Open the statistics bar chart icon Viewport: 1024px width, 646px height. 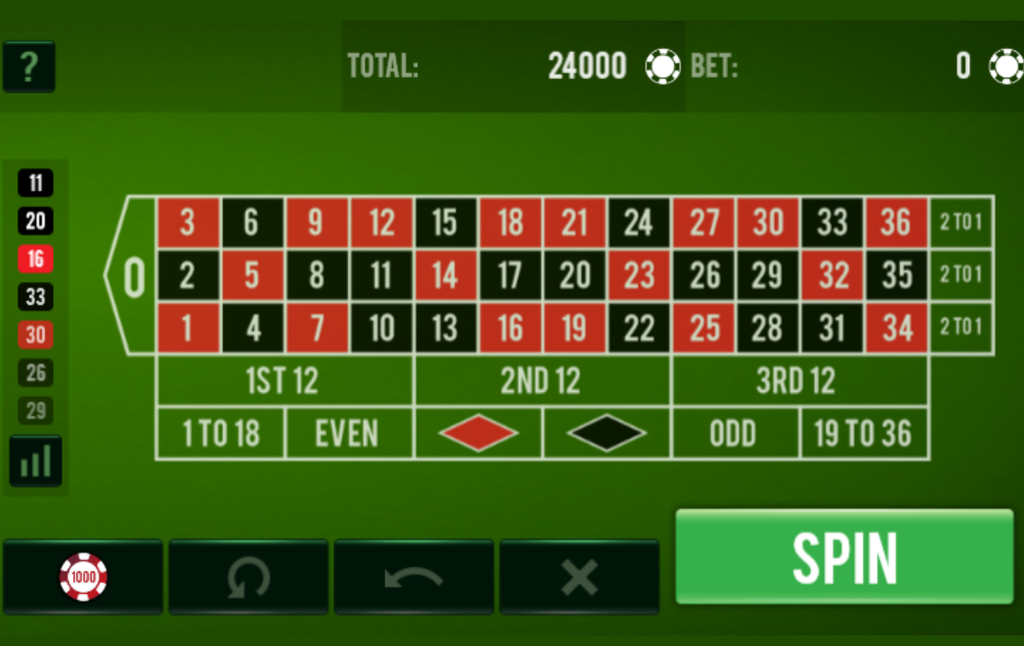coord(36,461)
